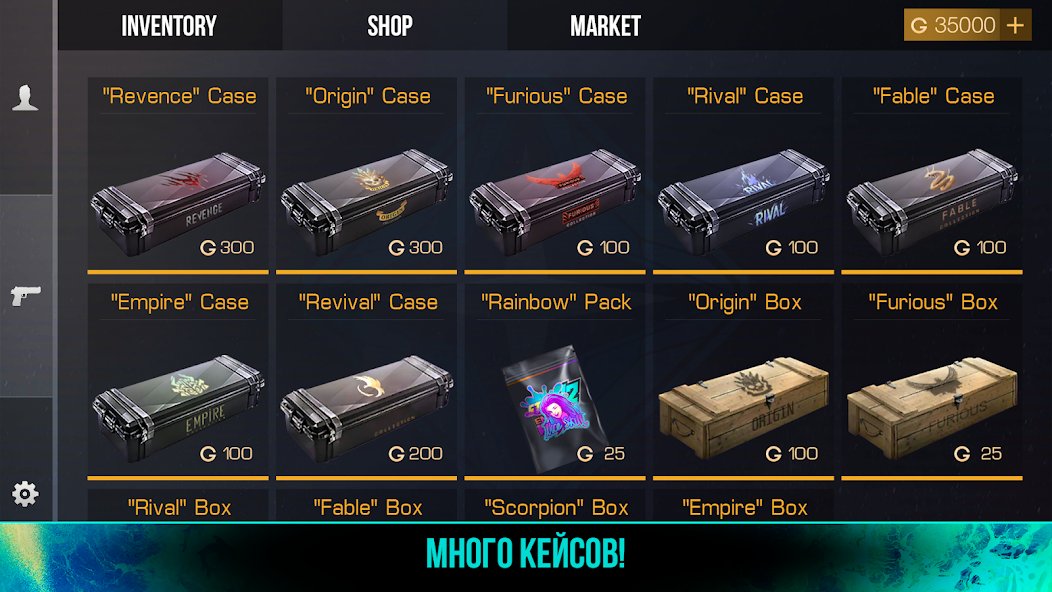Viewport: 1052px width, 592px height.
Task: Open the "Fable" Case listing
Action: click(933, 200)
